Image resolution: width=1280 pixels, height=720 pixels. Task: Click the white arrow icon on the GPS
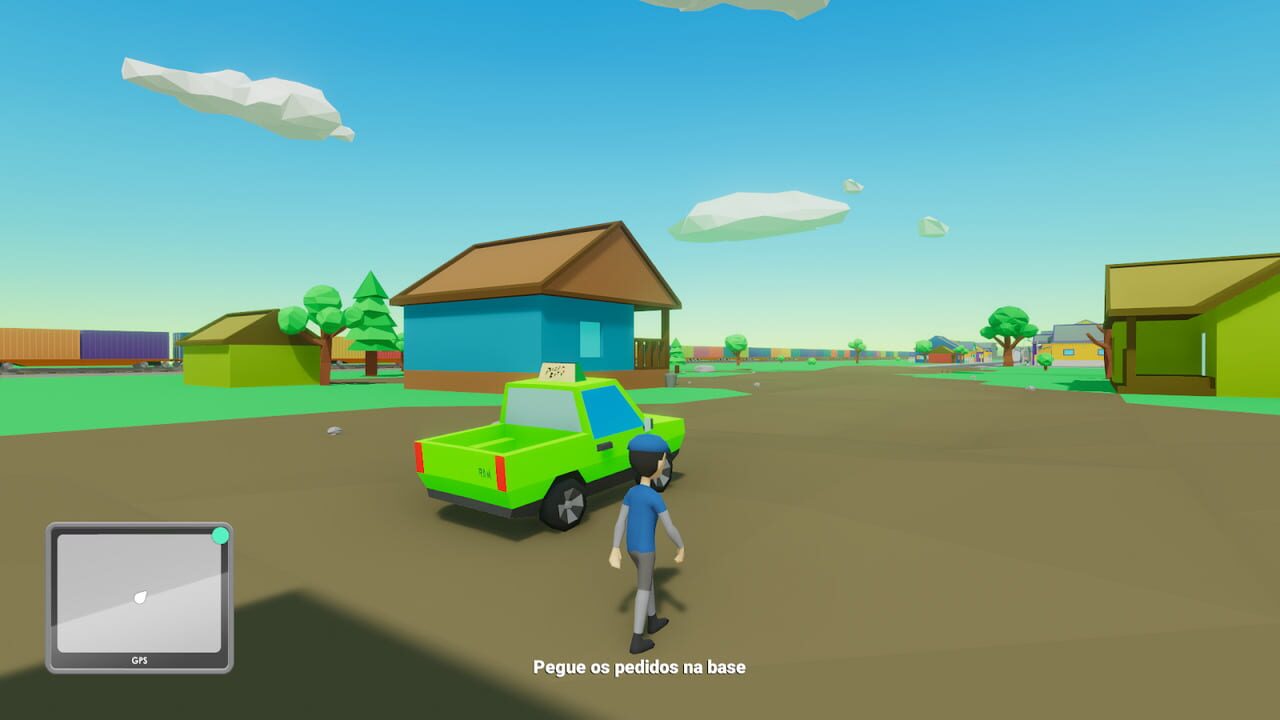coord(142,597)
